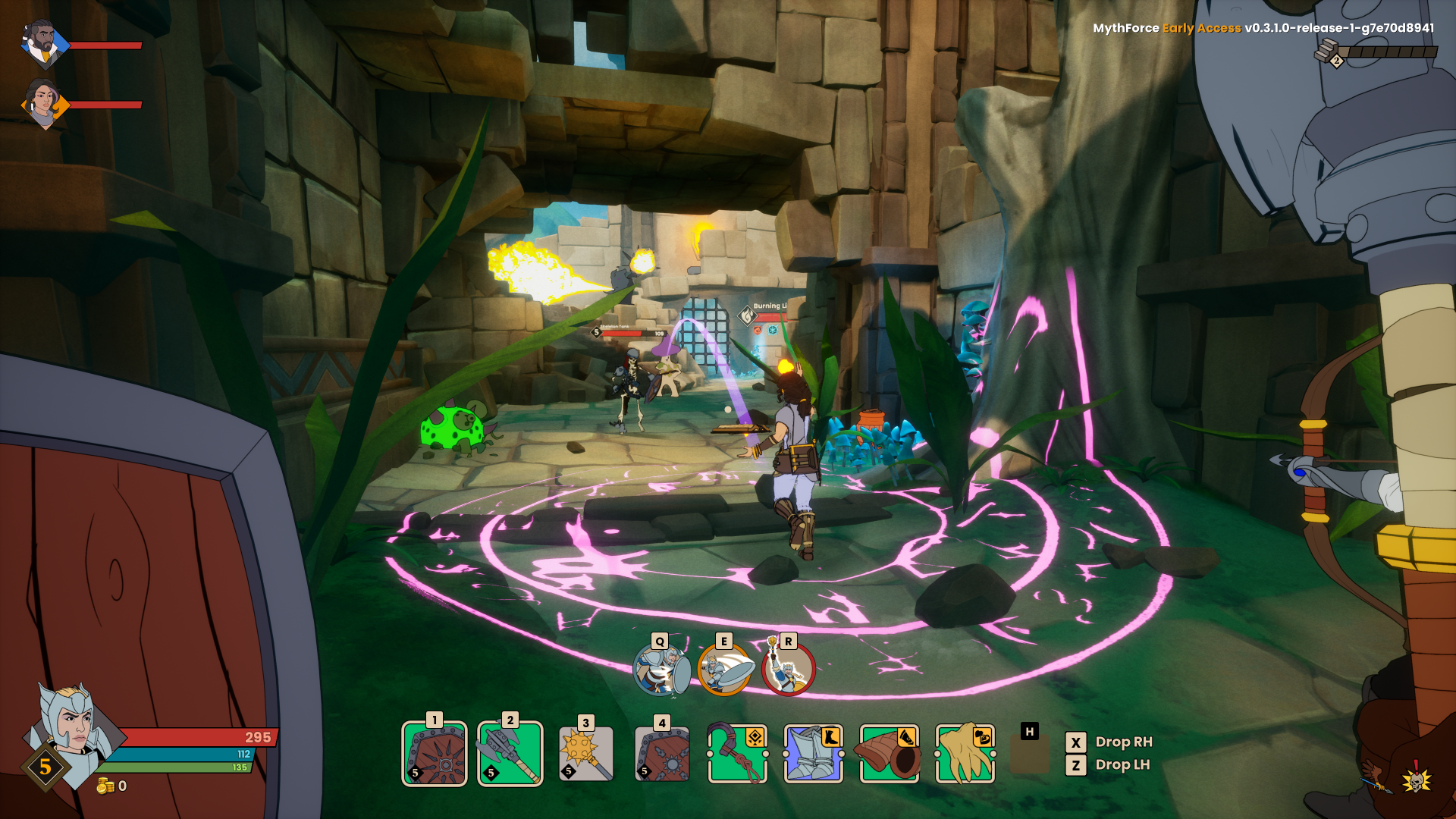
Task: Click the empty H consumable slot
Action: click(x=1030, y=755)
